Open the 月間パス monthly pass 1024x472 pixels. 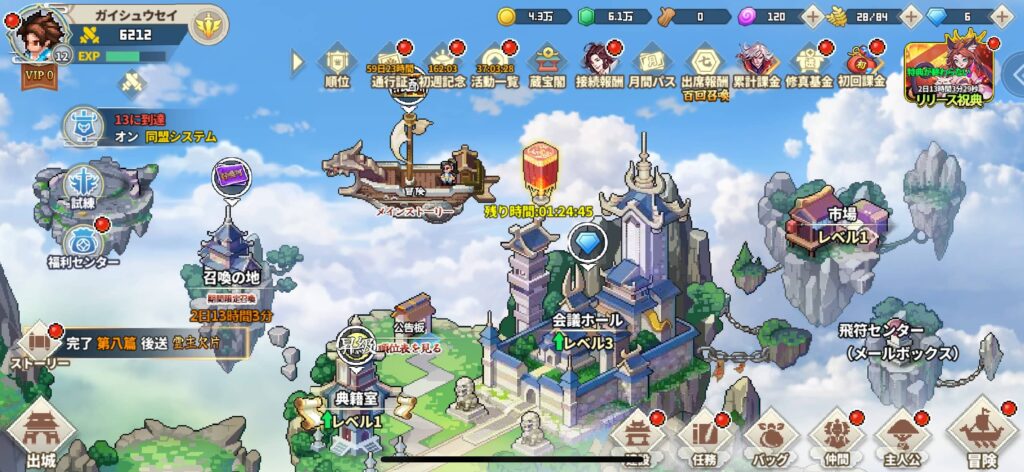click(x=650, y=63)
